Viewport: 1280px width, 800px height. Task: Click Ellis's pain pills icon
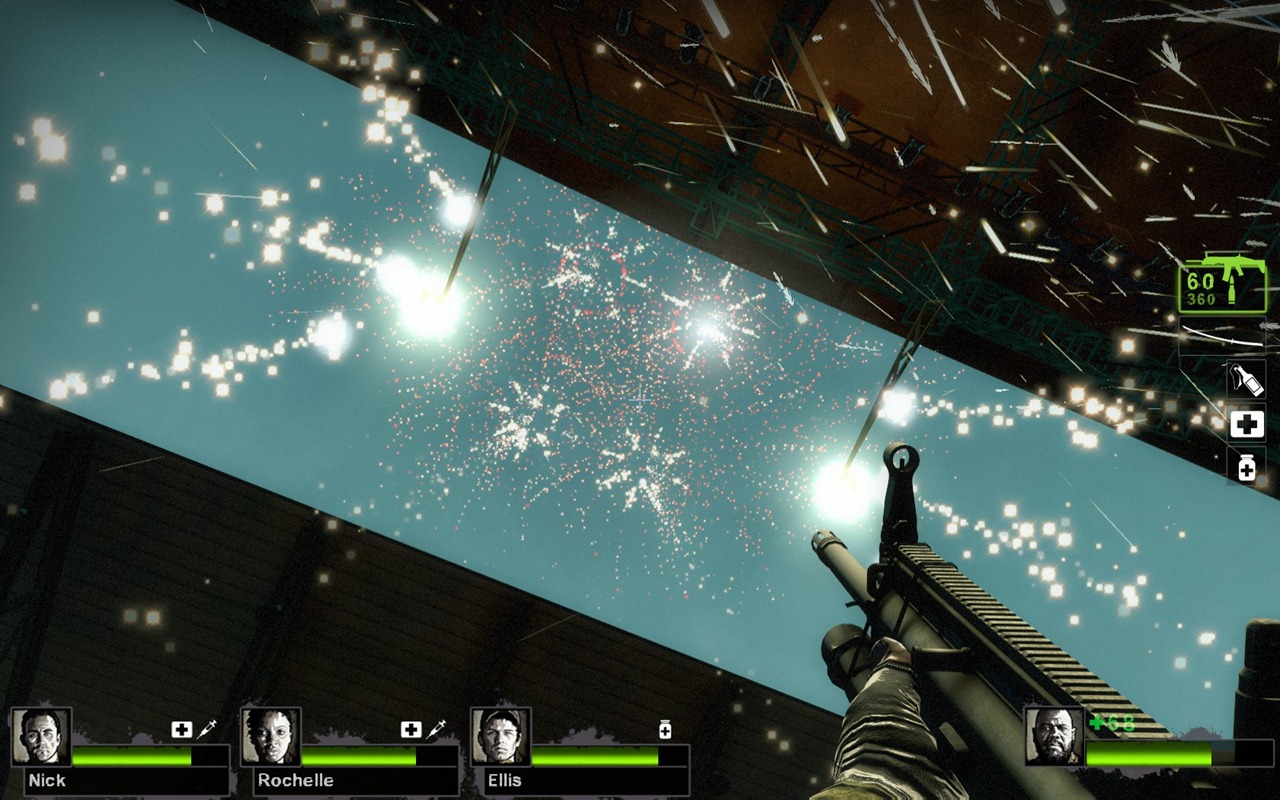point(665,730)
